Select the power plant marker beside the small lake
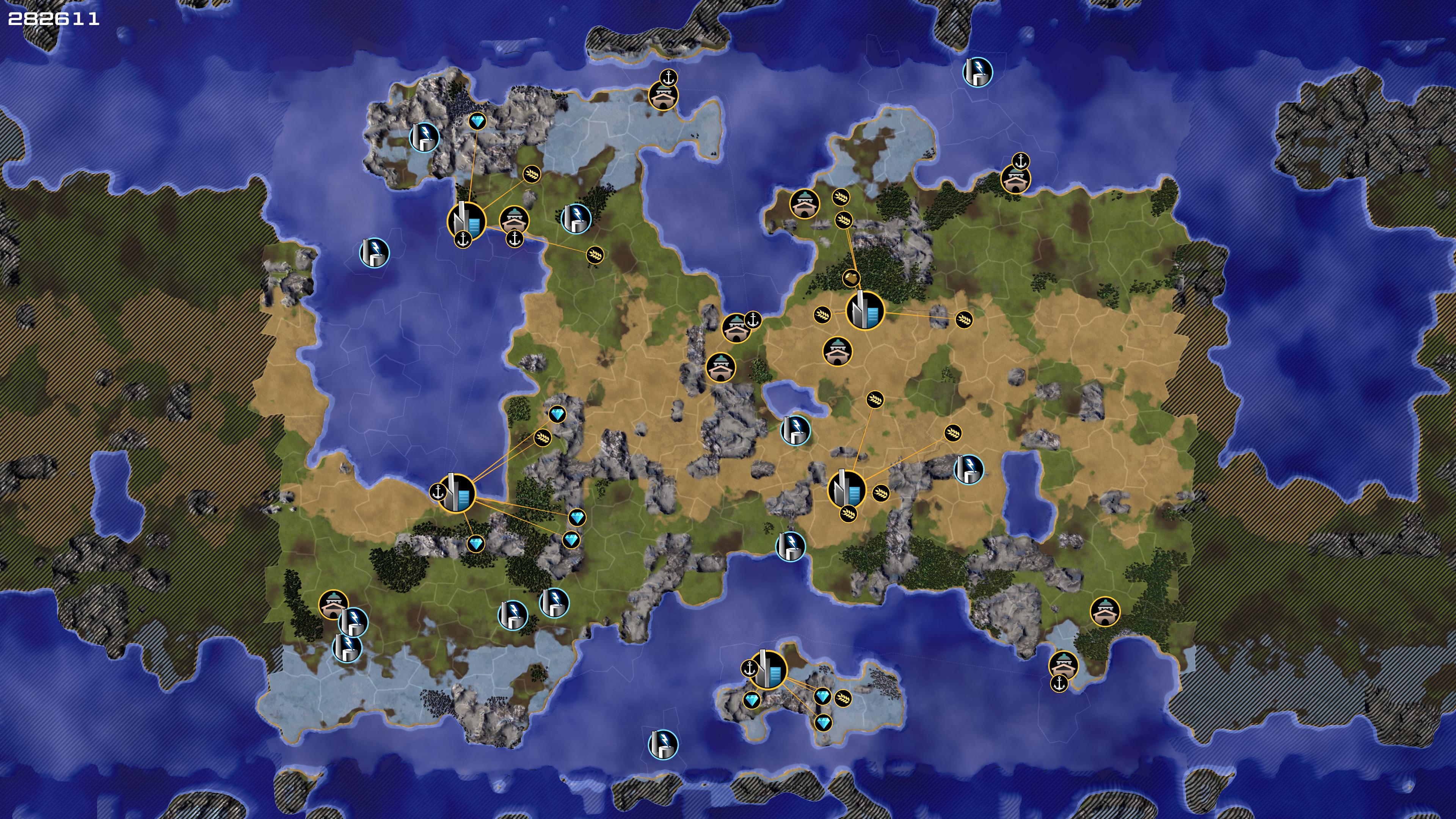Screen dimensions: 1456x819 (795, 430)
